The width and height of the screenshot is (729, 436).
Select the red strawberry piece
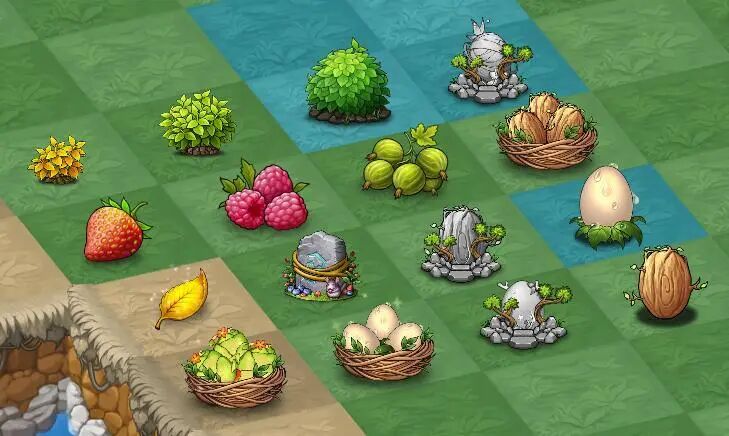click(116, 230)
